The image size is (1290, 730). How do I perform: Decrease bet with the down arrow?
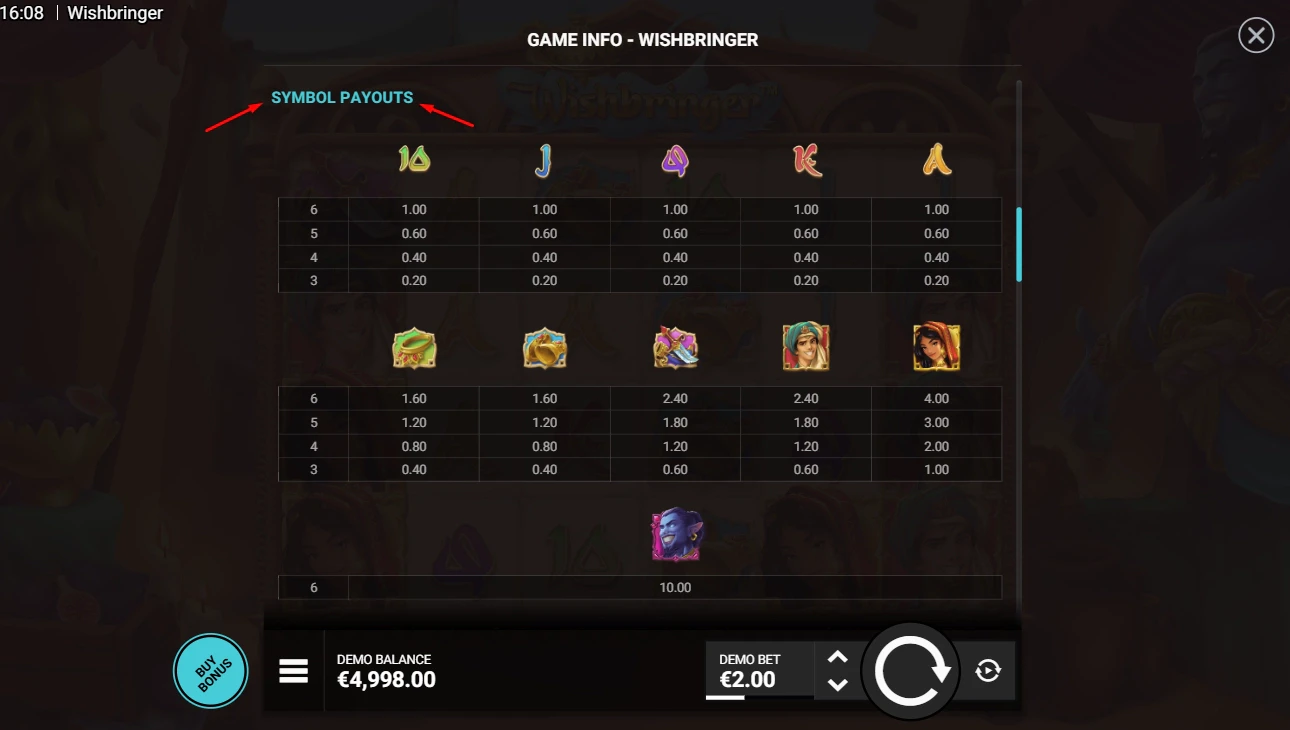click(x=838, y=685)
